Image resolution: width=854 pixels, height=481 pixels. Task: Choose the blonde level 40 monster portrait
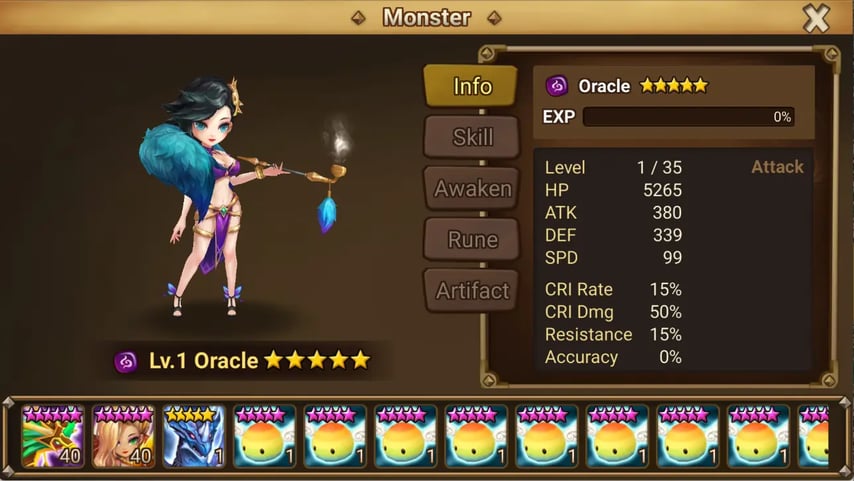tap(123, 436)
